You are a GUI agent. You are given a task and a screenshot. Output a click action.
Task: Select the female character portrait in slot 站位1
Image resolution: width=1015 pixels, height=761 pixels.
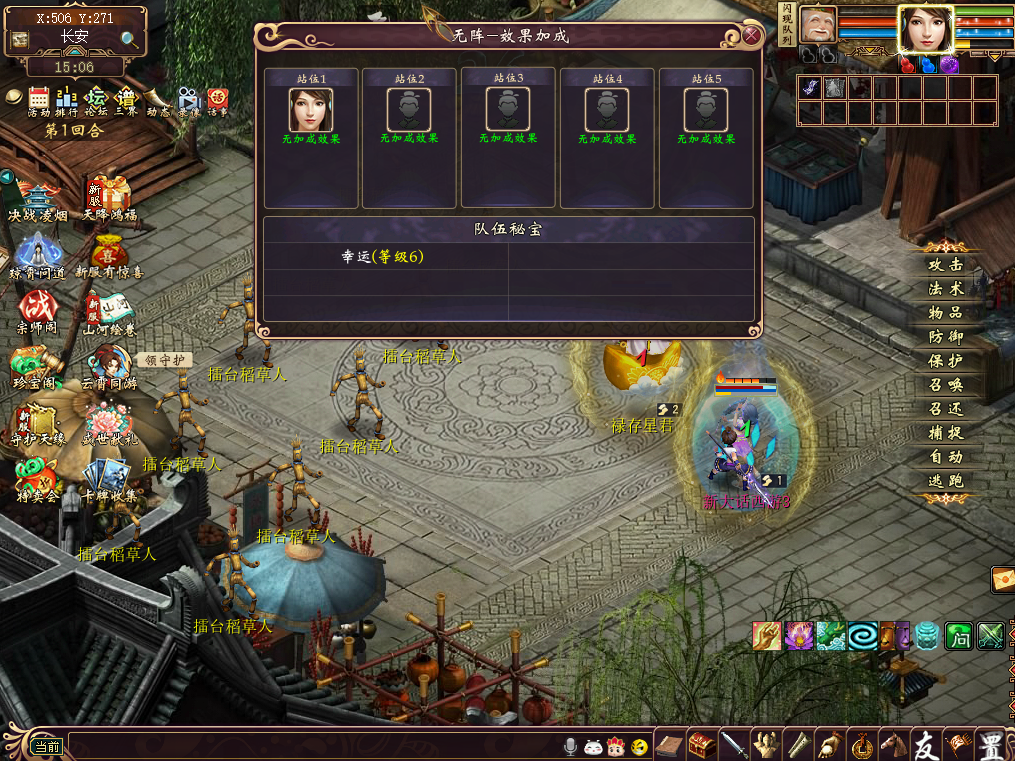pos(311,109)
